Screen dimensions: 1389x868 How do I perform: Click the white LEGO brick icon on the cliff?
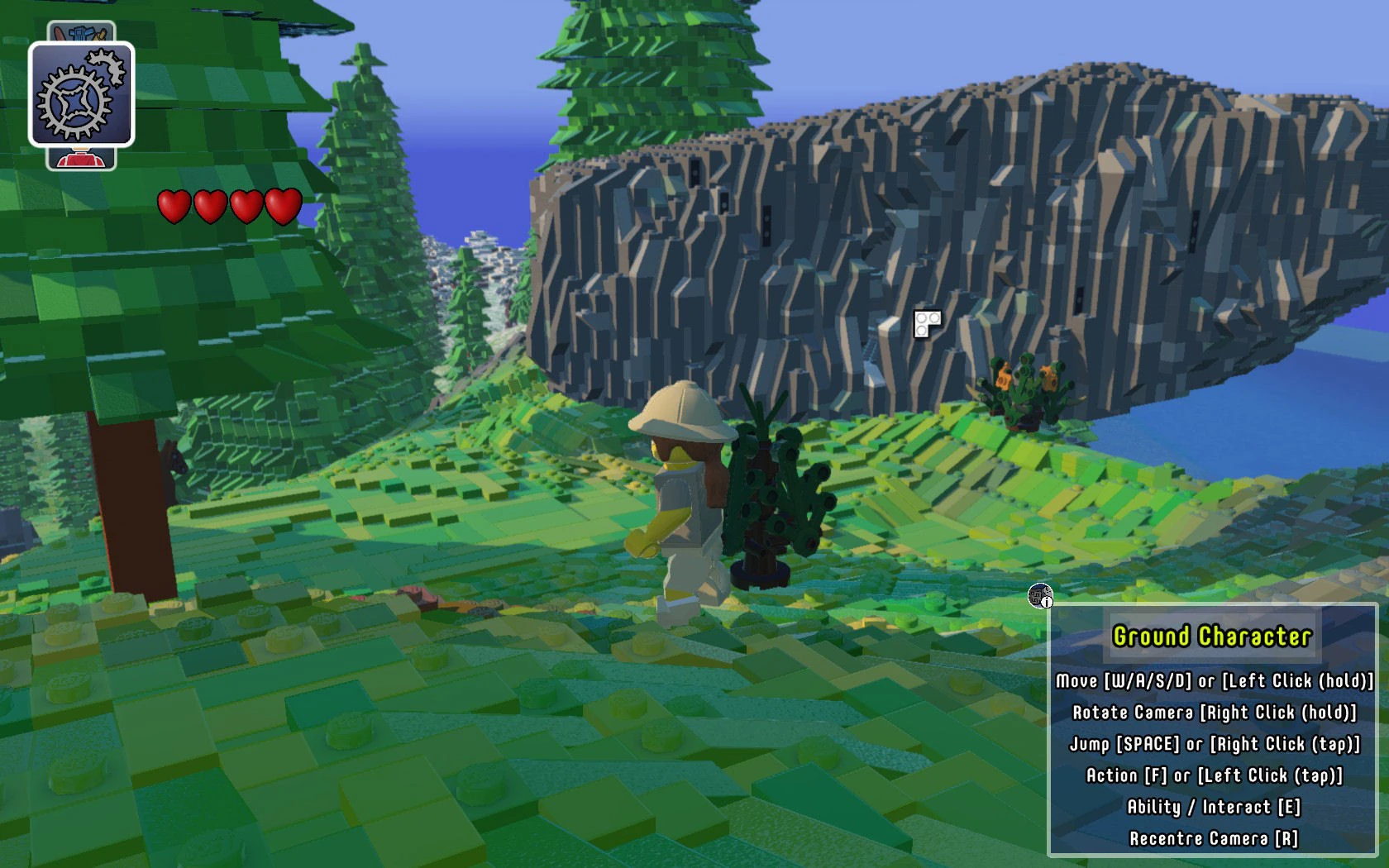(926, 322)
